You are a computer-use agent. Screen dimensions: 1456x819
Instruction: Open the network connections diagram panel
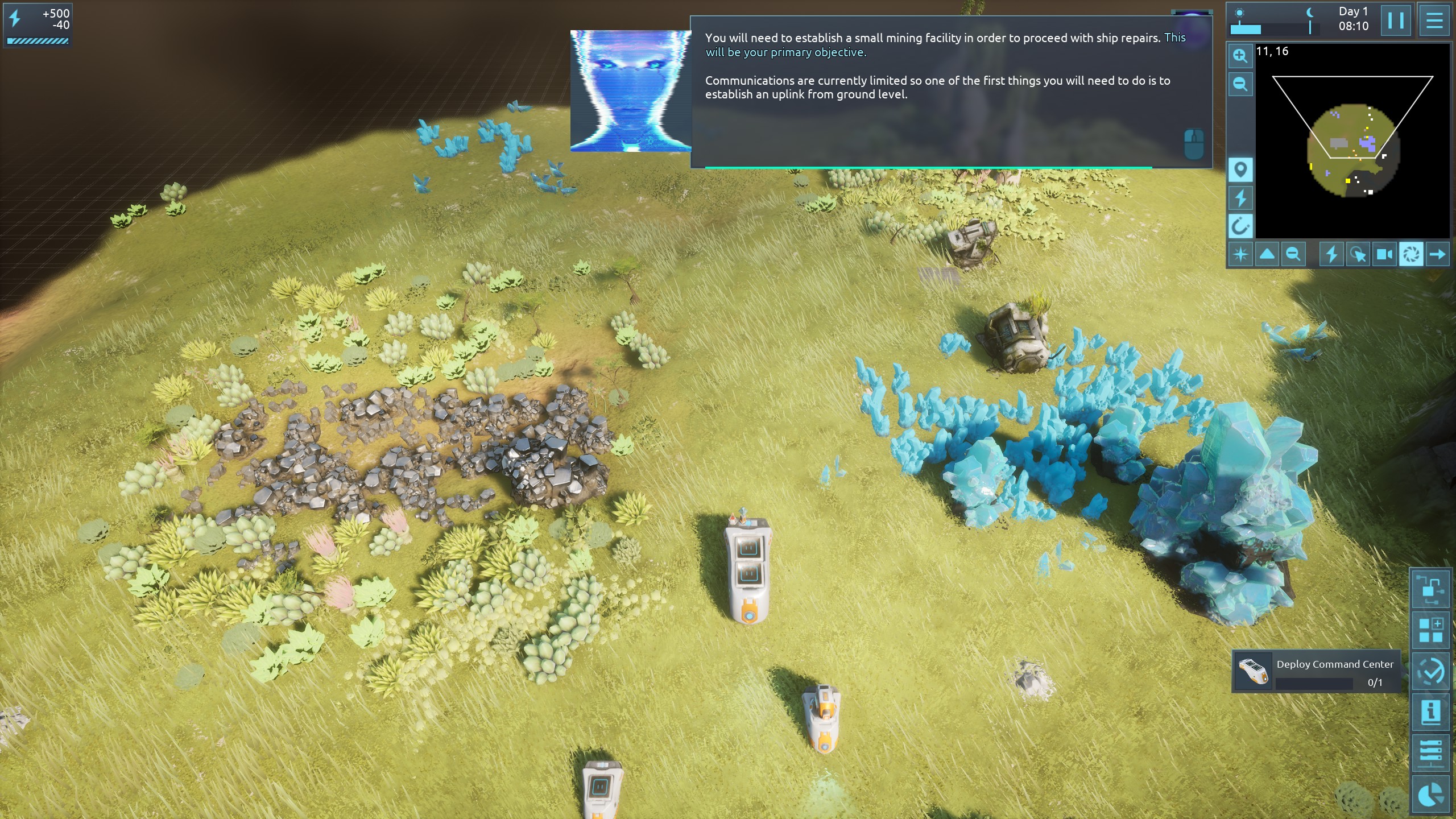click(1430, 589)
